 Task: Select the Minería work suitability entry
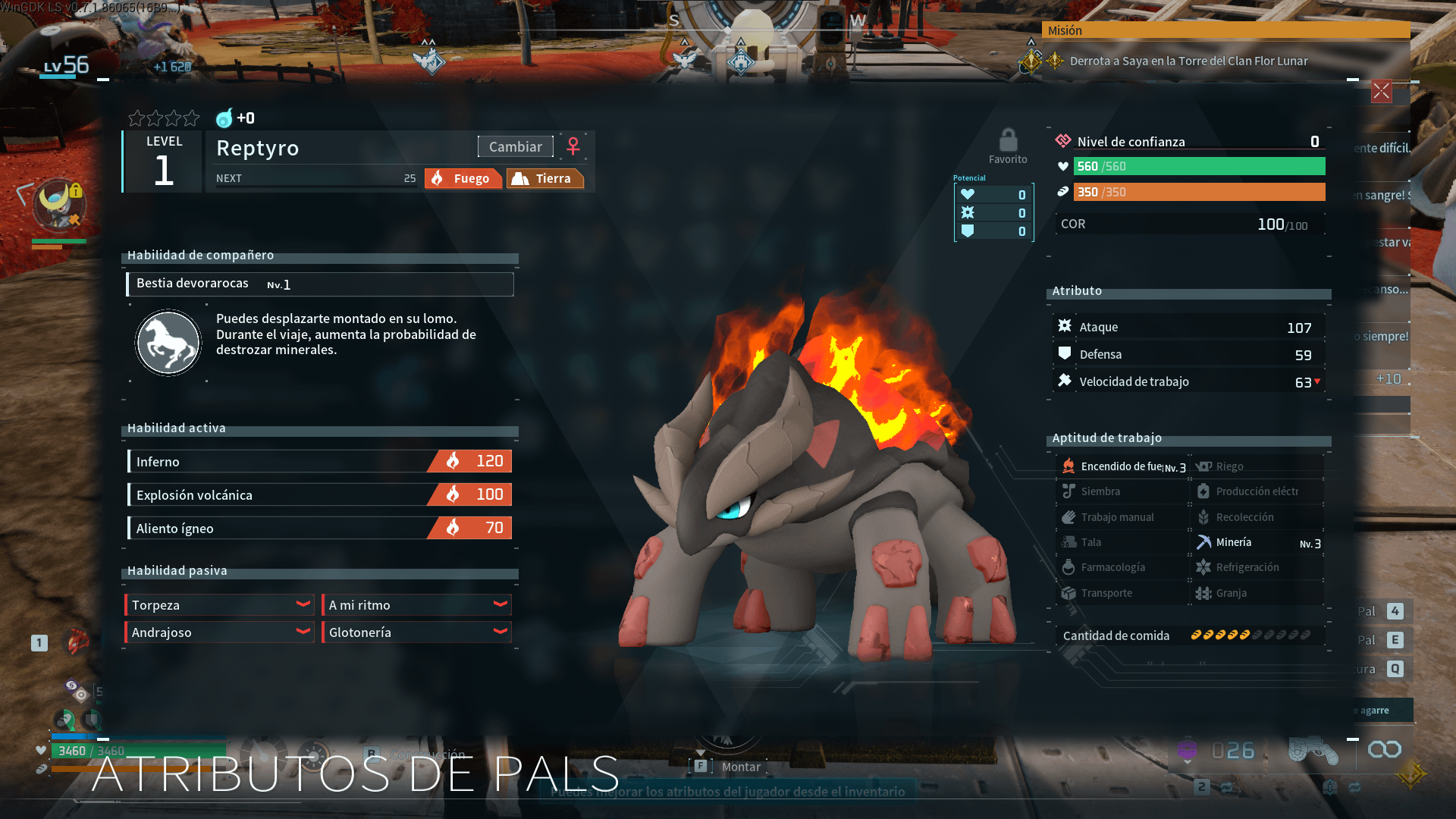tap(1257, 543)
